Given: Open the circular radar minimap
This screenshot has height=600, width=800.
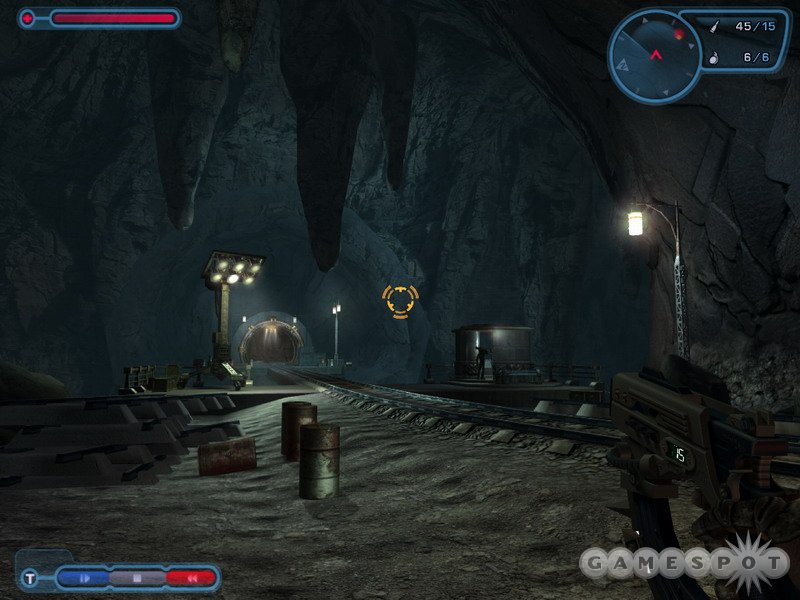Looking at the screenshot, I should point(655,55).
